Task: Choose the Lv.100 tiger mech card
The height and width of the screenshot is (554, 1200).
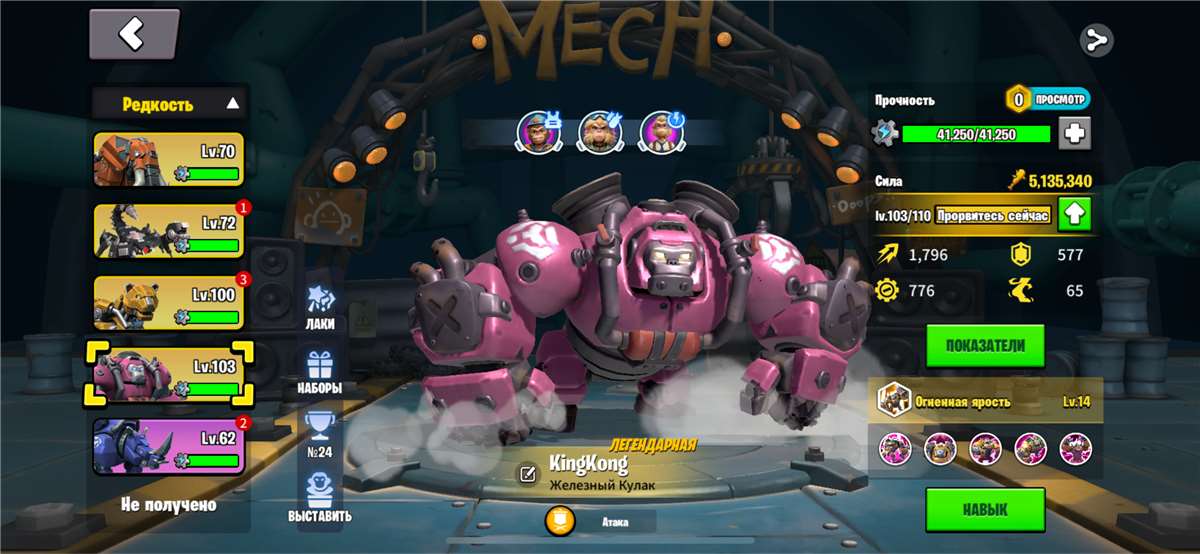Action: coord(168,302)
